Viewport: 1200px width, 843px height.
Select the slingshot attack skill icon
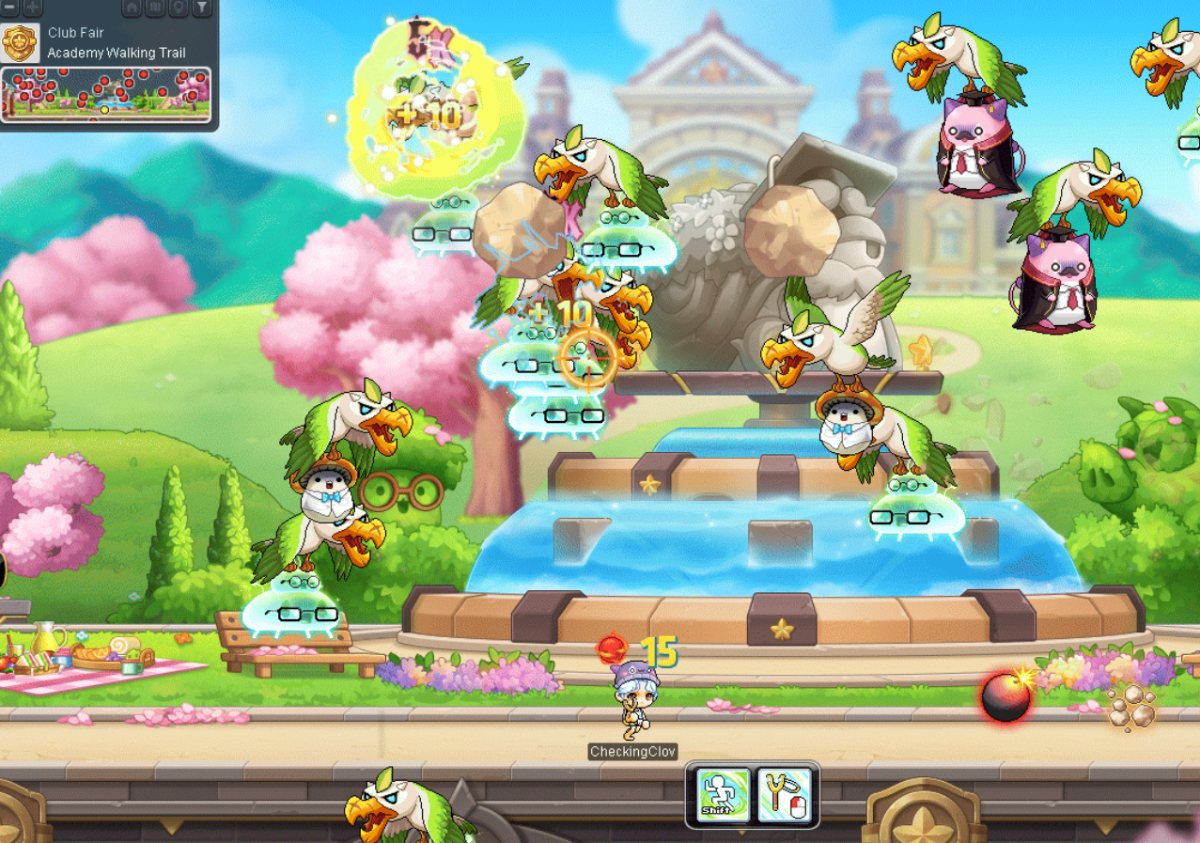coord(784,795)
